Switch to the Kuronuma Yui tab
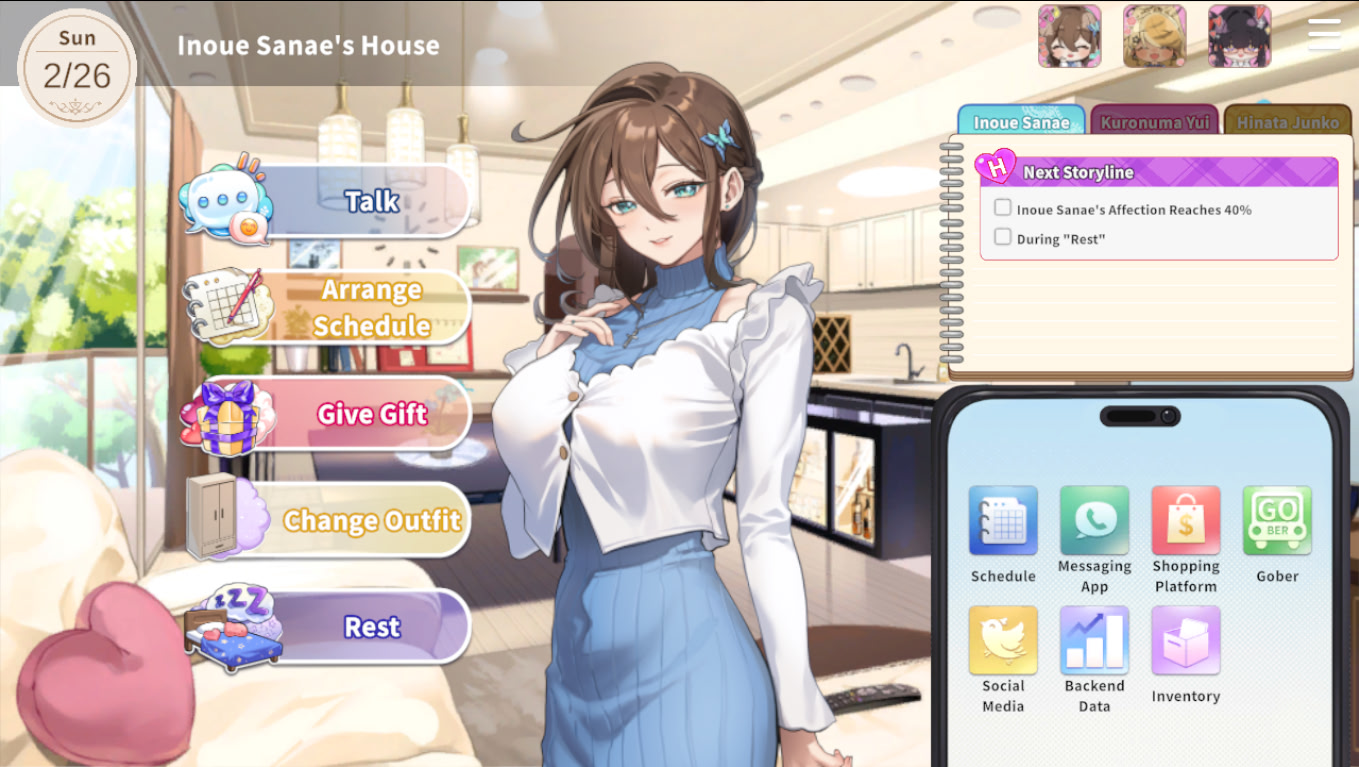The width and height of the screenshot is (1359, 767). click(x=1155, y=119)
